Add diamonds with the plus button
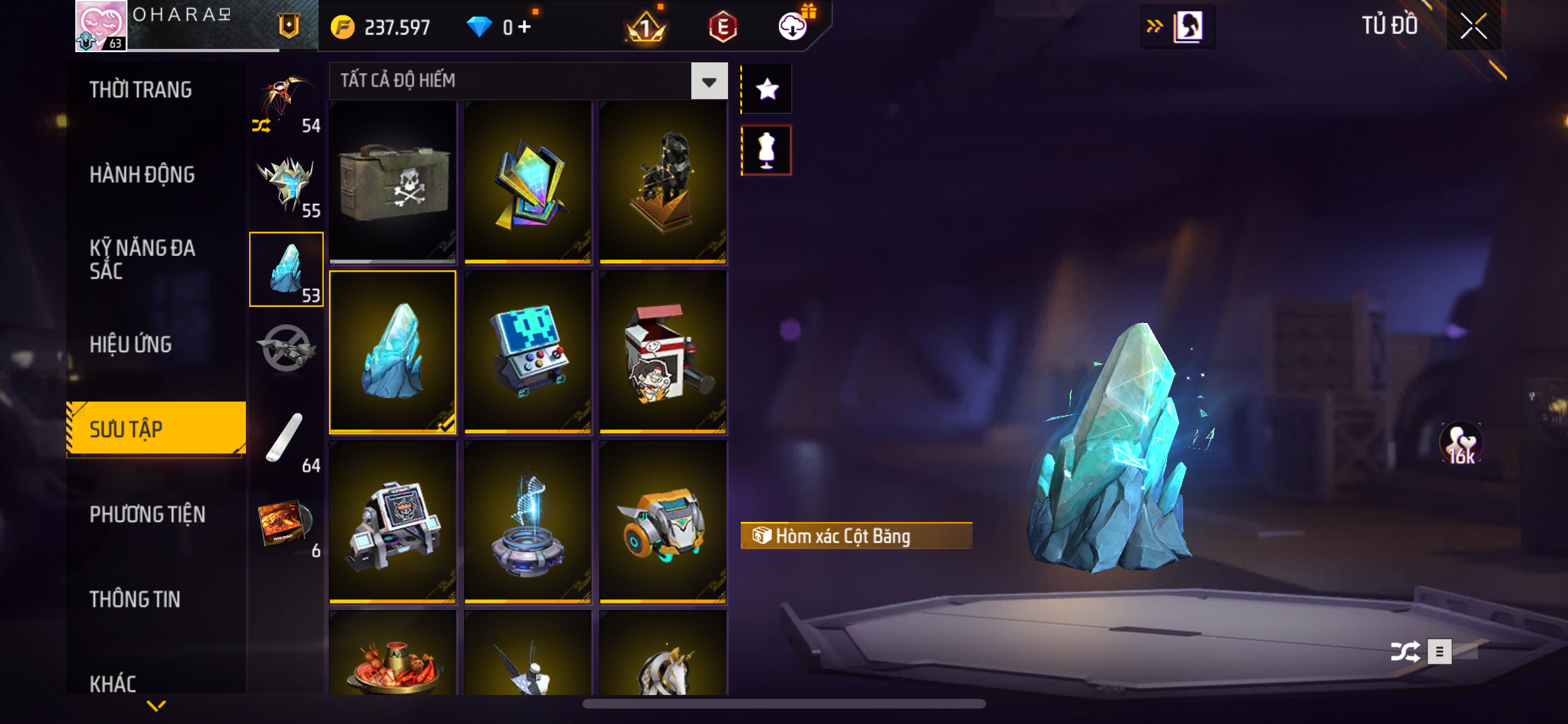 tap(525, 27)
